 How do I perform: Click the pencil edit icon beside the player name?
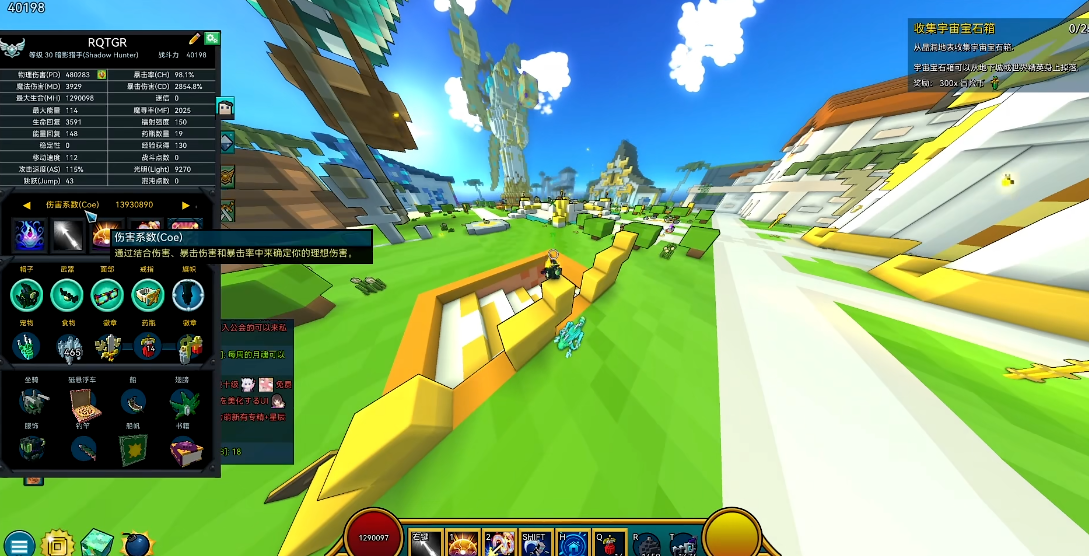tap(195, 39)
